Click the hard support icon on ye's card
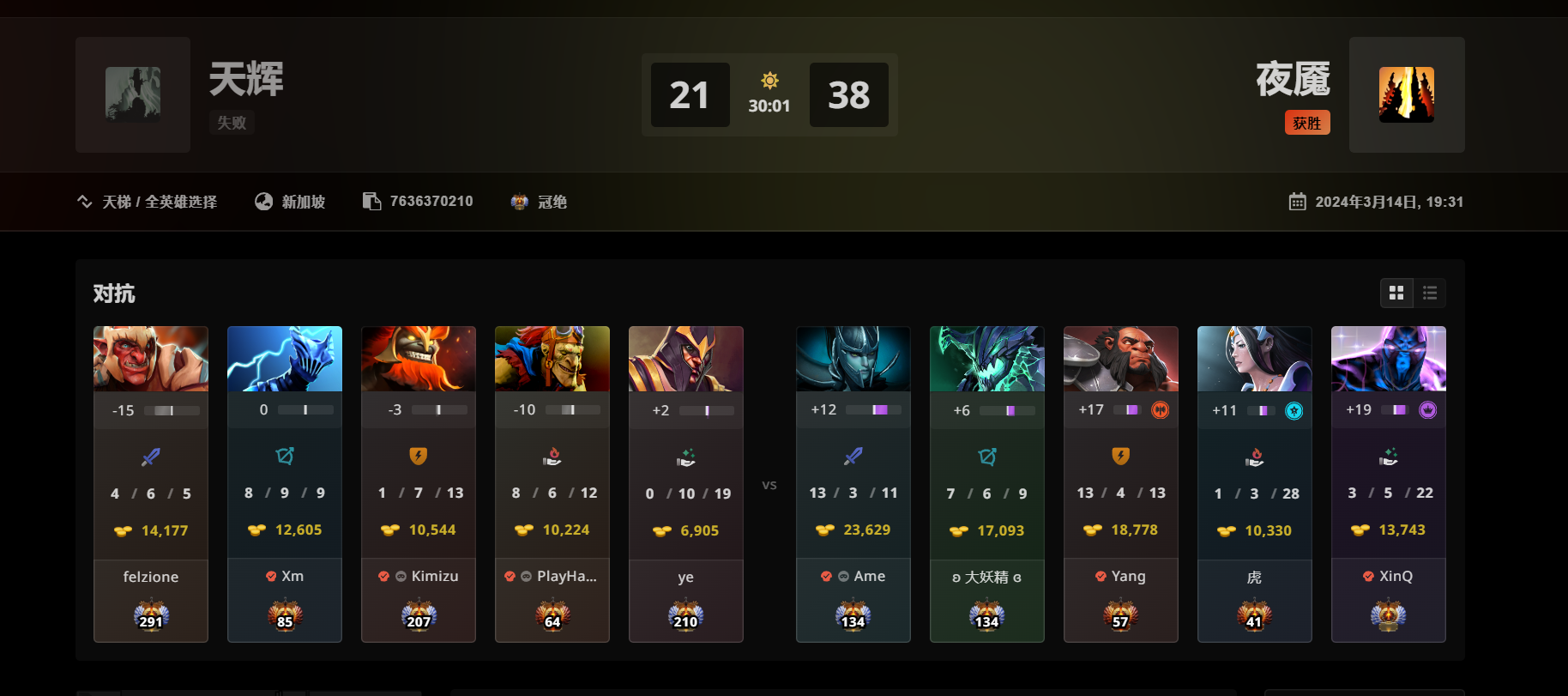The width and height of the screenshot is (1568, 696). (x=685, y=456)
